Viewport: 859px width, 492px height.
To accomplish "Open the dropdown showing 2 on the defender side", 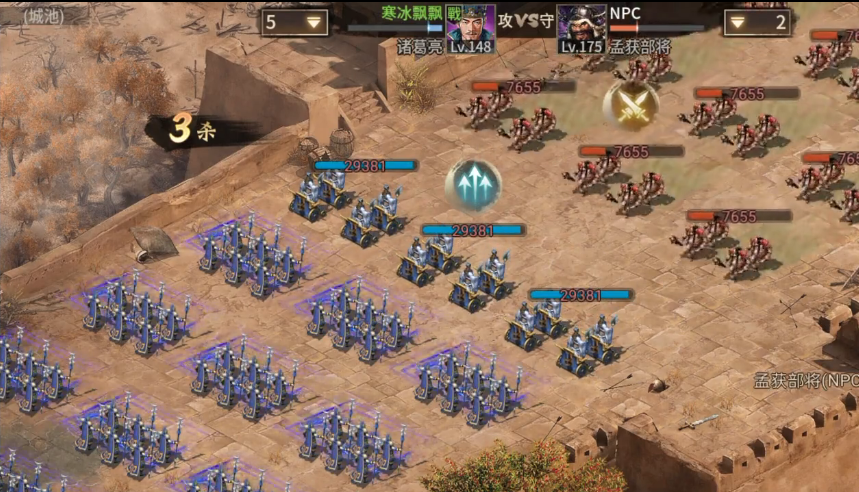I will [757, 22].
